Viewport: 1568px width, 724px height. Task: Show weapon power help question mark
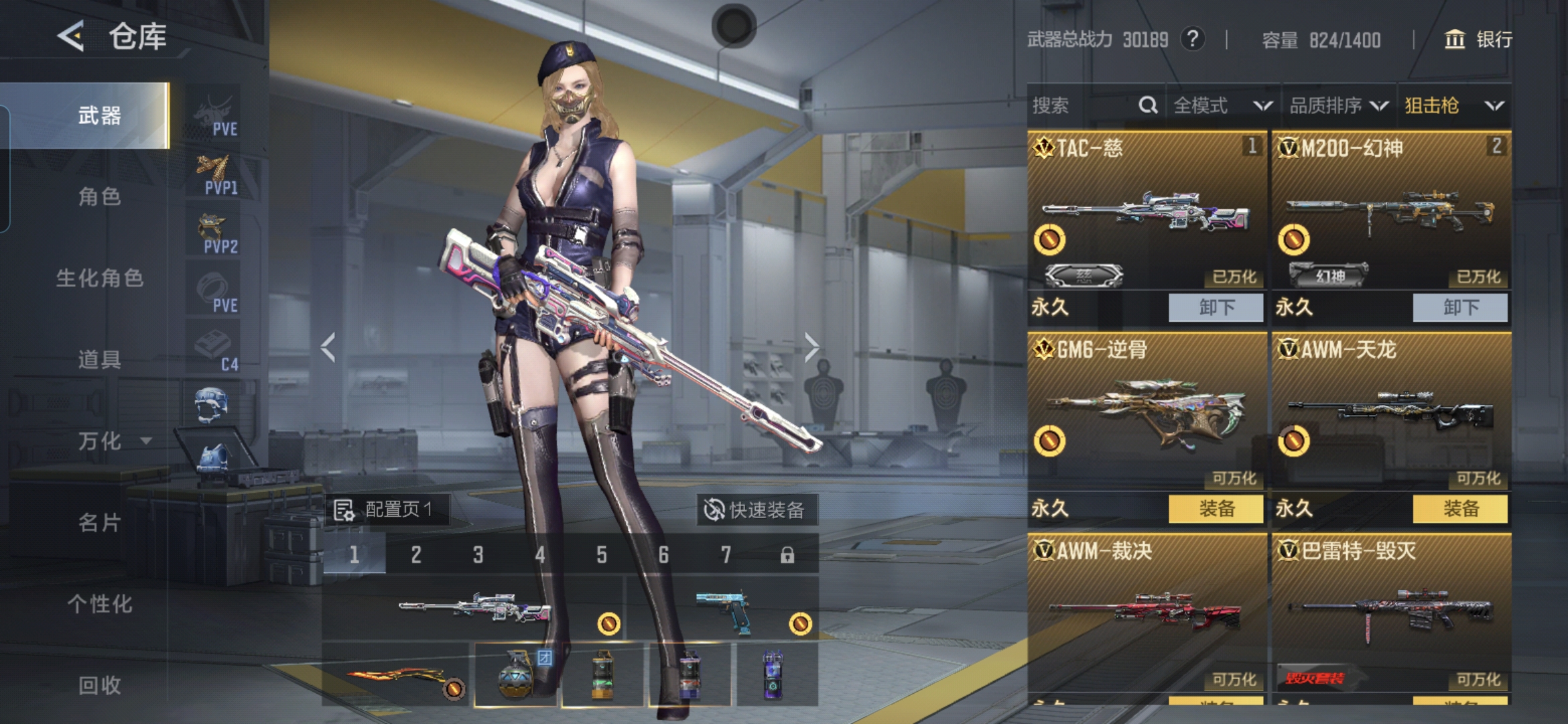[x=1192, y=39]
